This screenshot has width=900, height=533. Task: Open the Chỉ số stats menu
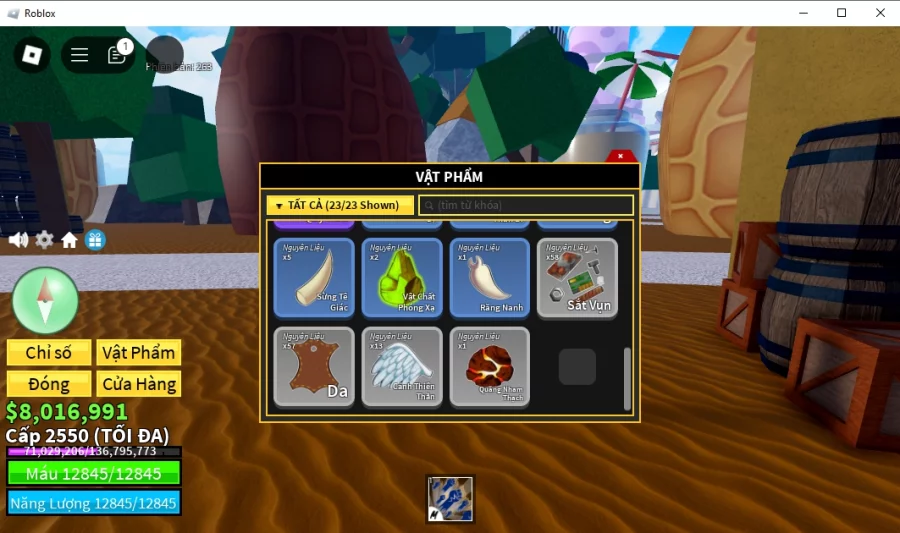49,352
